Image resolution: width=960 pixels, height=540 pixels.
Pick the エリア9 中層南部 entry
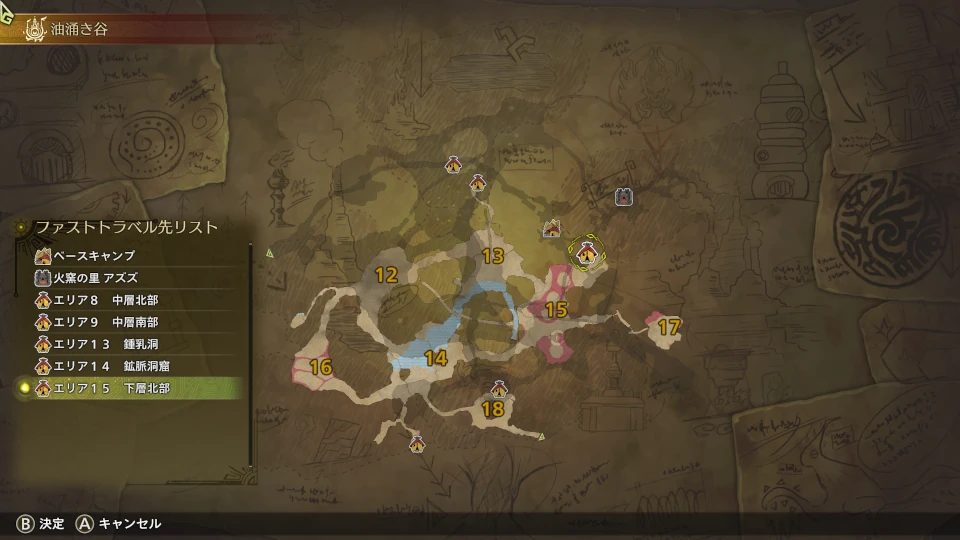110,321
